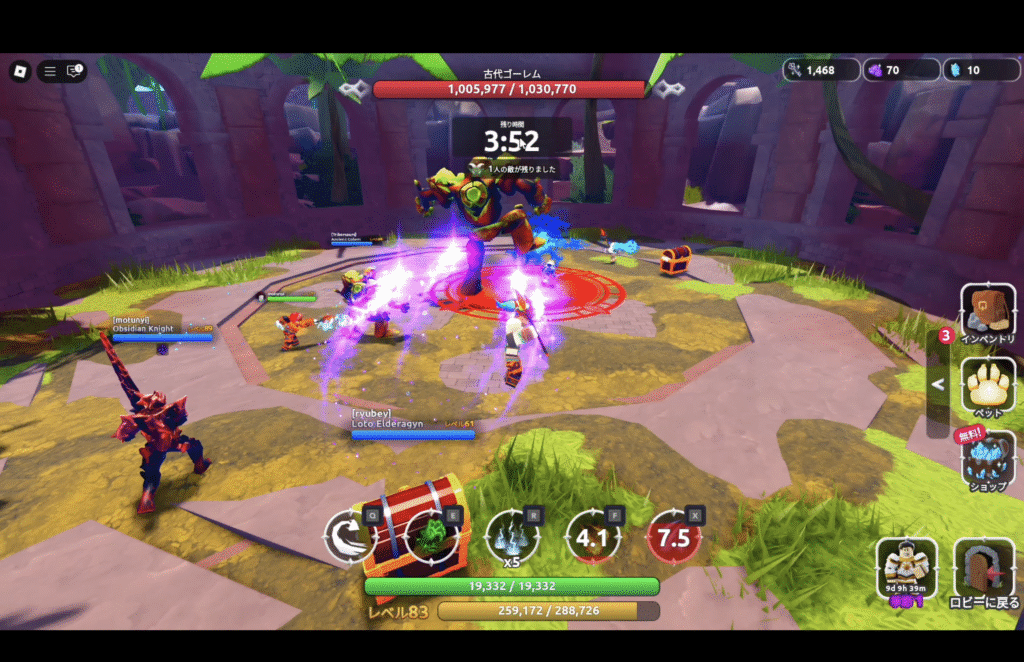Click the wrench currency counter showing 1,468
This screenshot has height=662, width=1024.
[822, 70]
